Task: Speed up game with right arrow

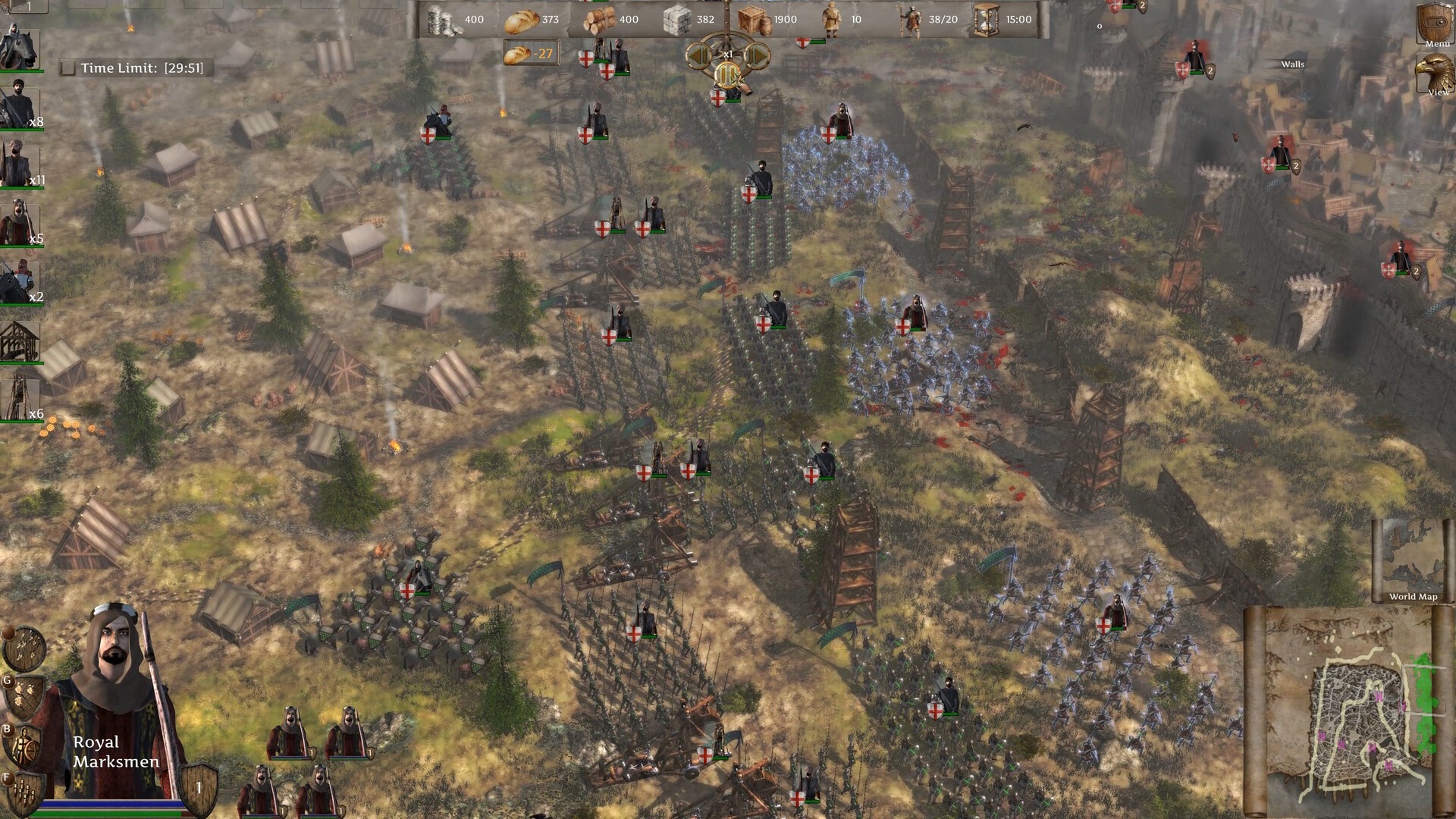Action: click(757, 55)
